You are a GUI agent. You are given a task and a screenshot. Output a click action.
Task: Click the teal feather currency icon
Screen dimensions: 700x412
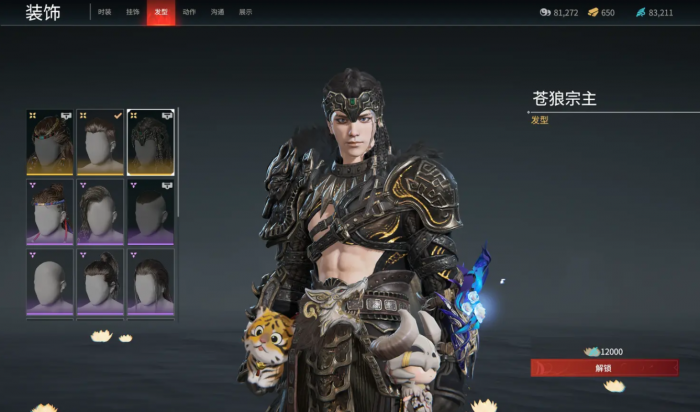click(640, 13)
